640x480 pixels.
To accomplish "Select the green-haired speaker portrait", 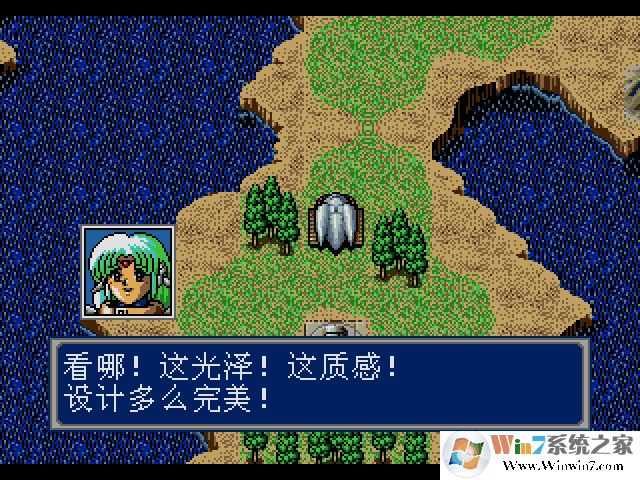I will (x=128, y=272).
